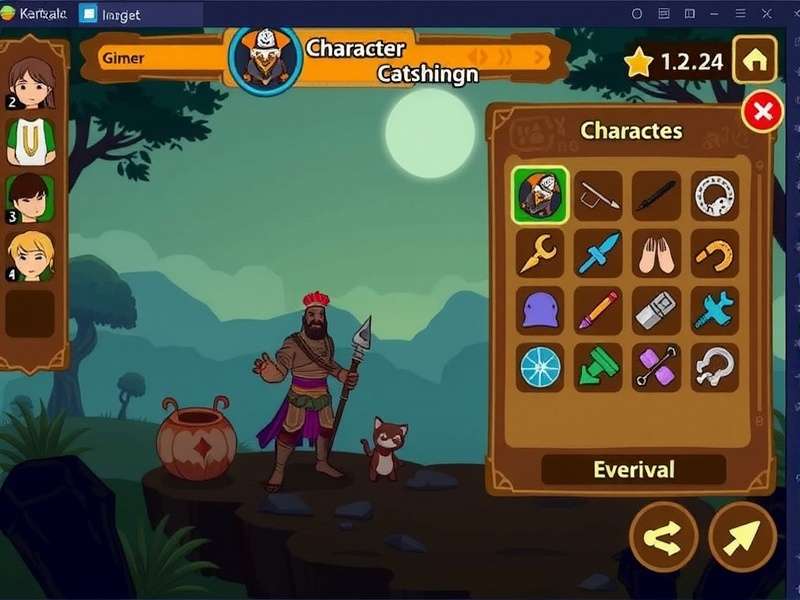The image size is (800, 600).
Task: Select the purple dumbbell slot
Action: [x=656, y=368]
